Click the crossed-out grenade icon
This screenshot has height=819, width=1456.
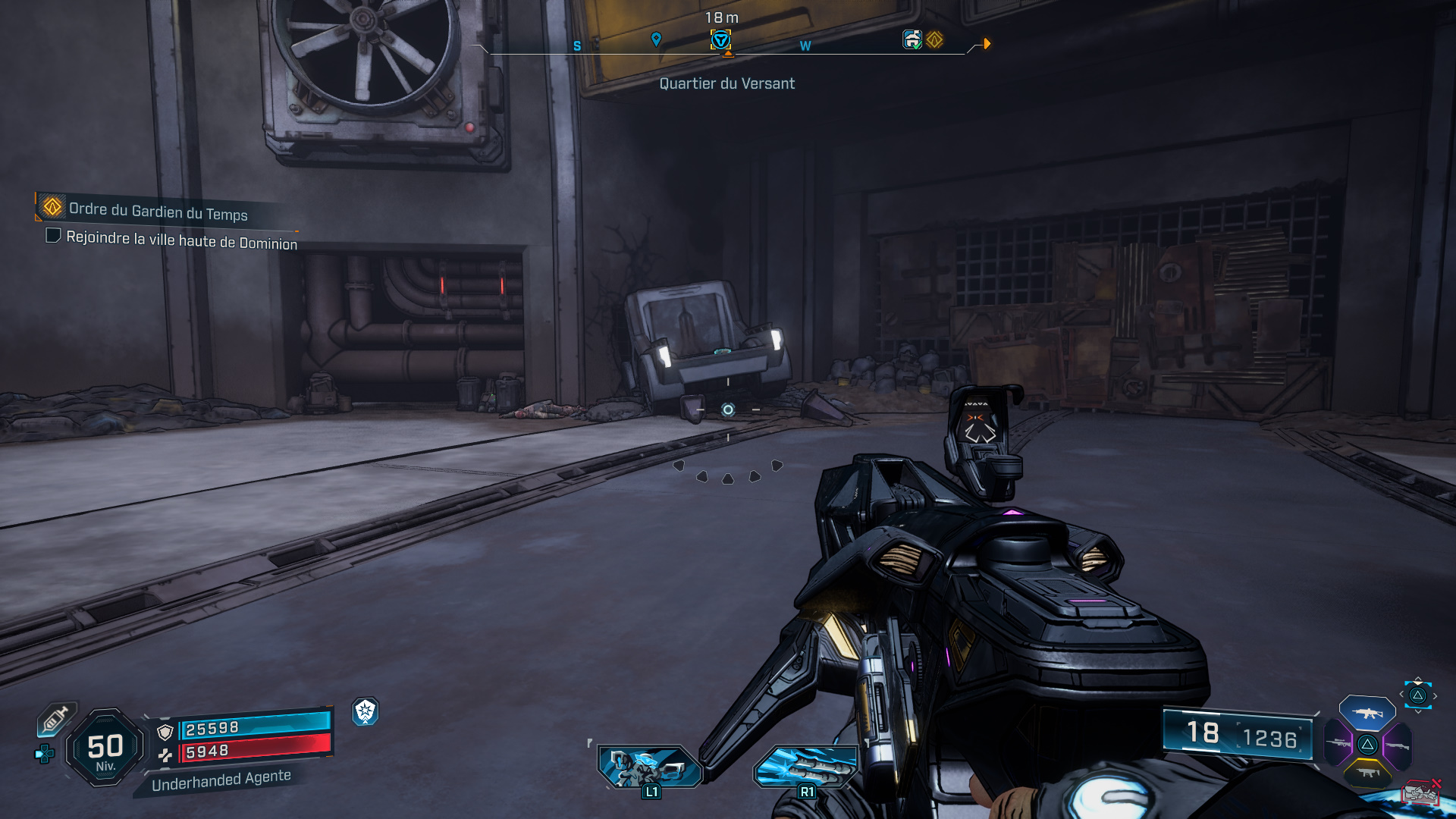(x=1421, y=791)
